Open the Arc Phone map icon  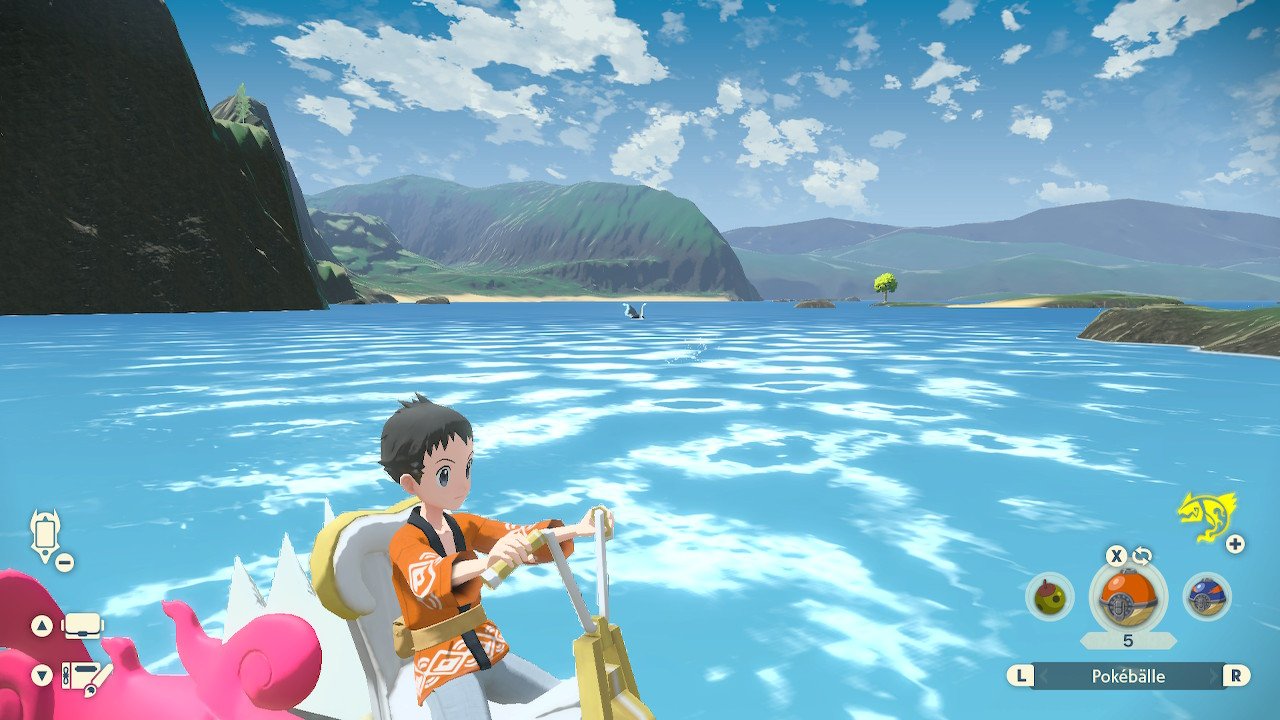click(46, 533)
